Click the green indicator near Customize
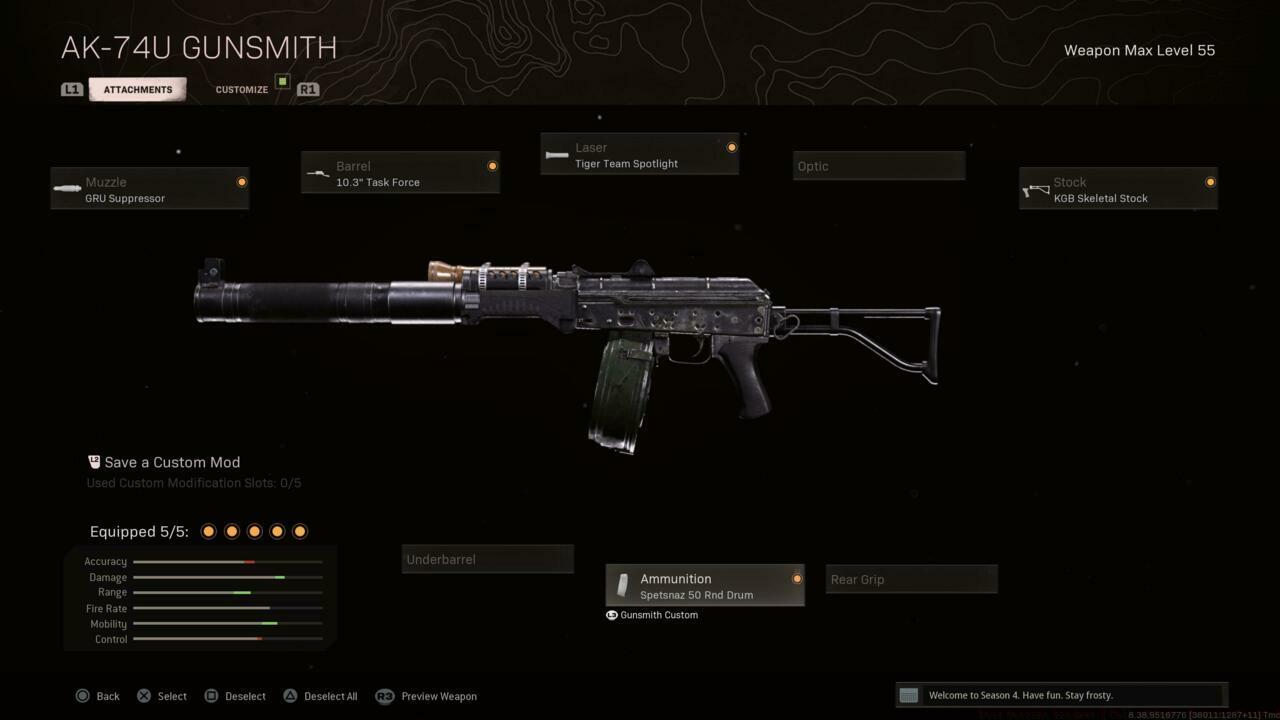Viewport: 1280px width, 720px height. pos(282,81)
